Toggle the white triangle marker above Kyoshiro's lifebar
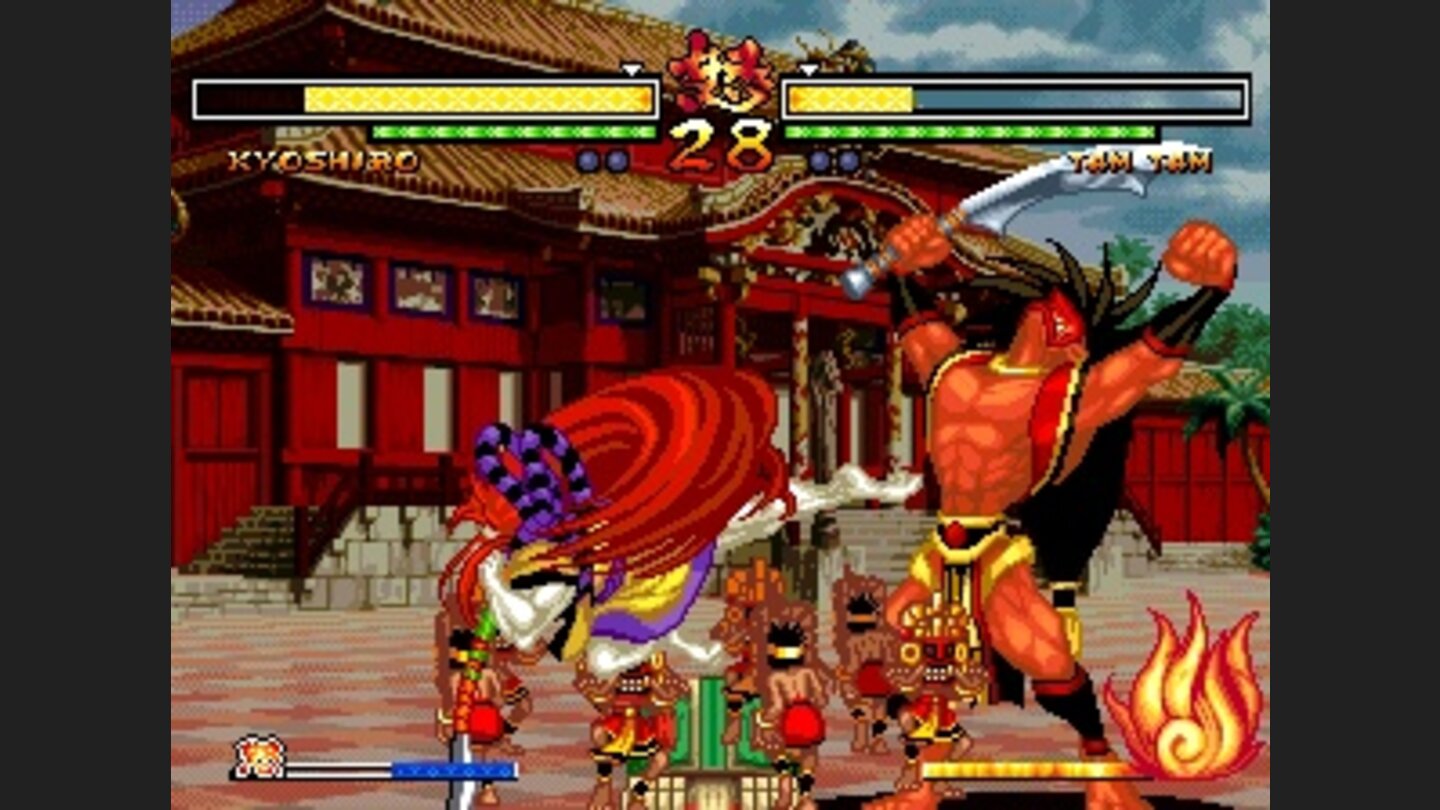This screenshot has height=810, width=1440. [633, 72]
